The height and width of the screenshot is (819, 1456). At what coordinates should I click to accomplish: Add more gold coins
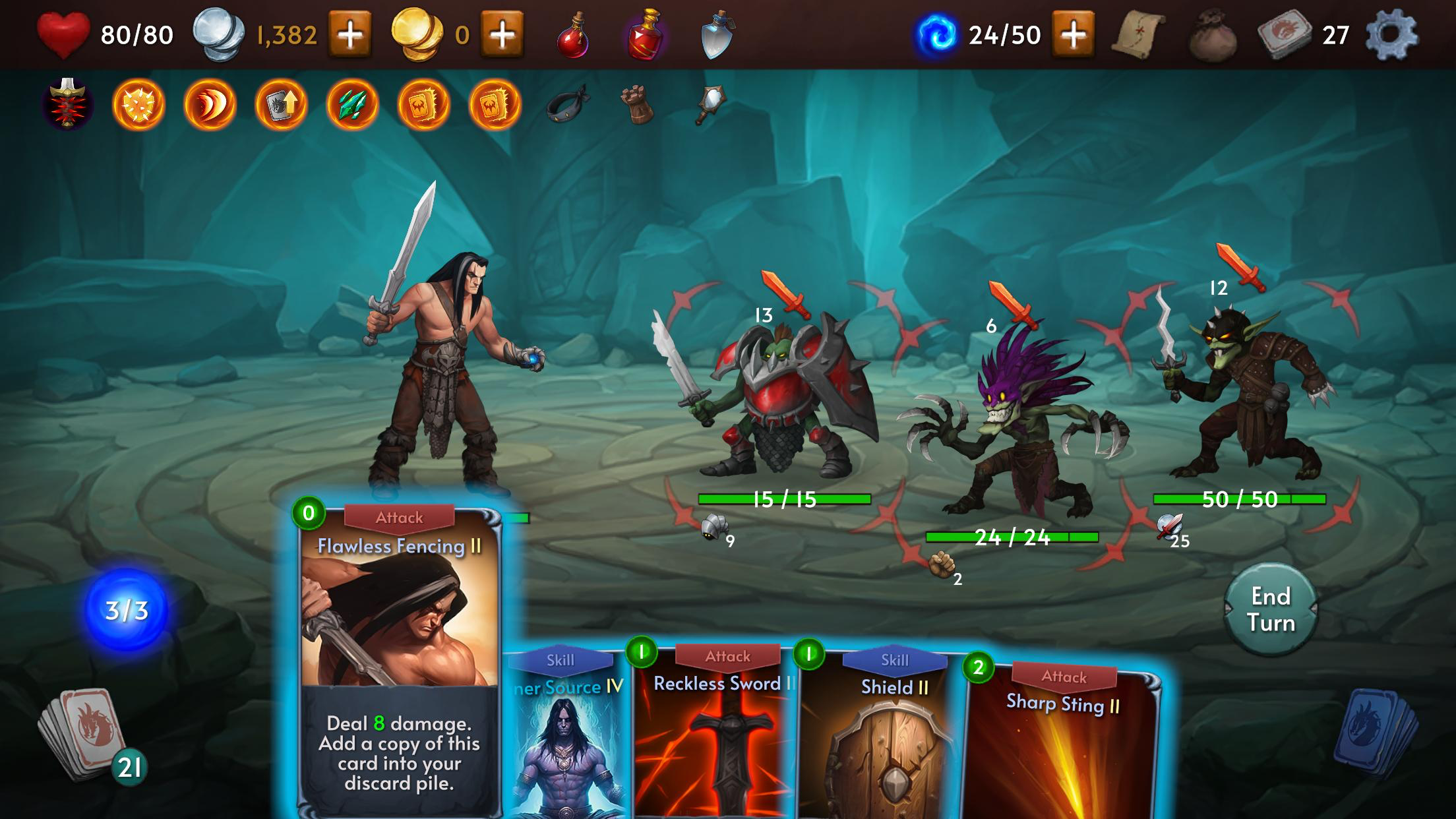click(502, 34)
